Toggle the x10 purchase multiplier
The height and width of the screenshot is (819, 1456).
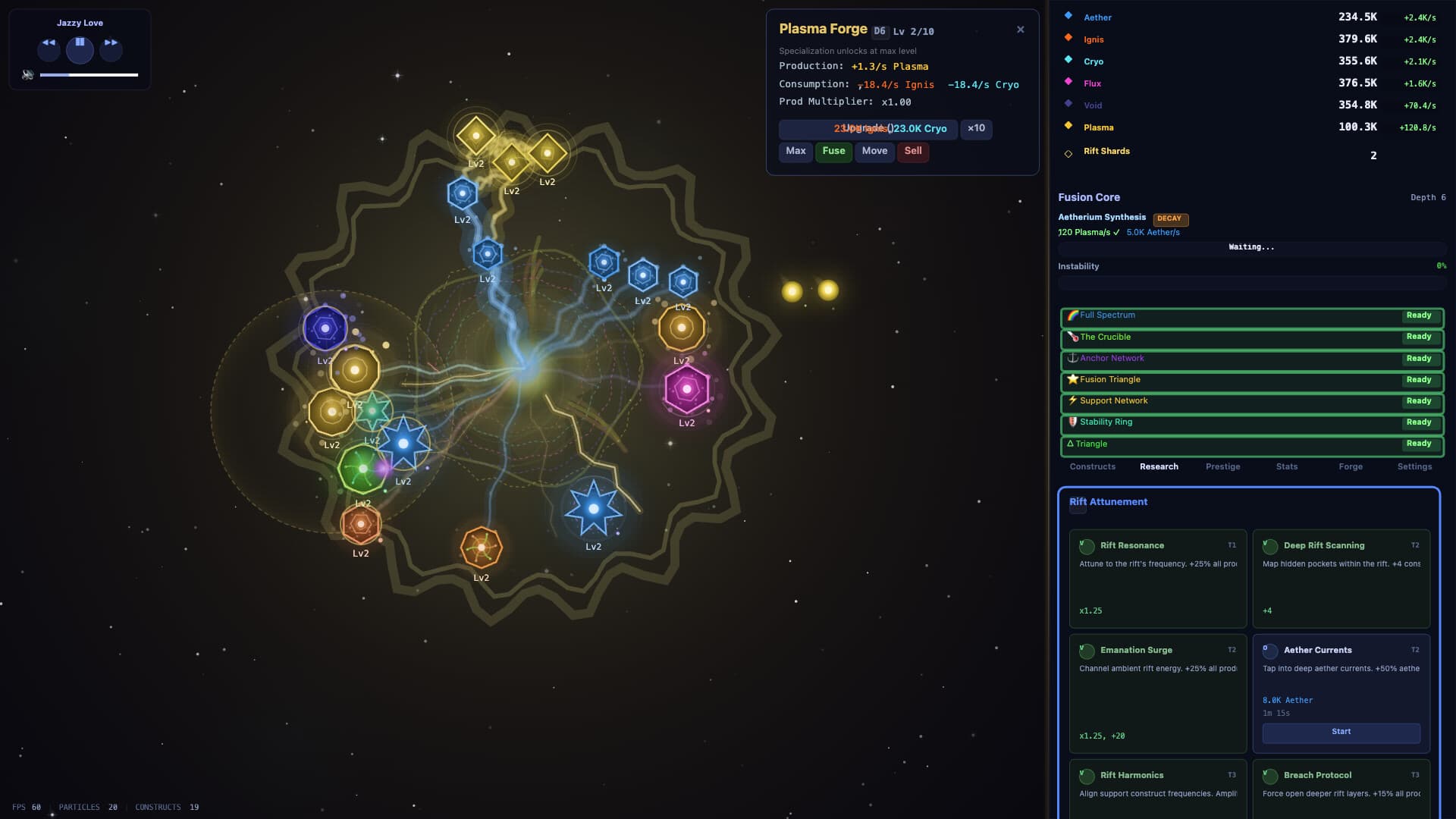[977, 129]
